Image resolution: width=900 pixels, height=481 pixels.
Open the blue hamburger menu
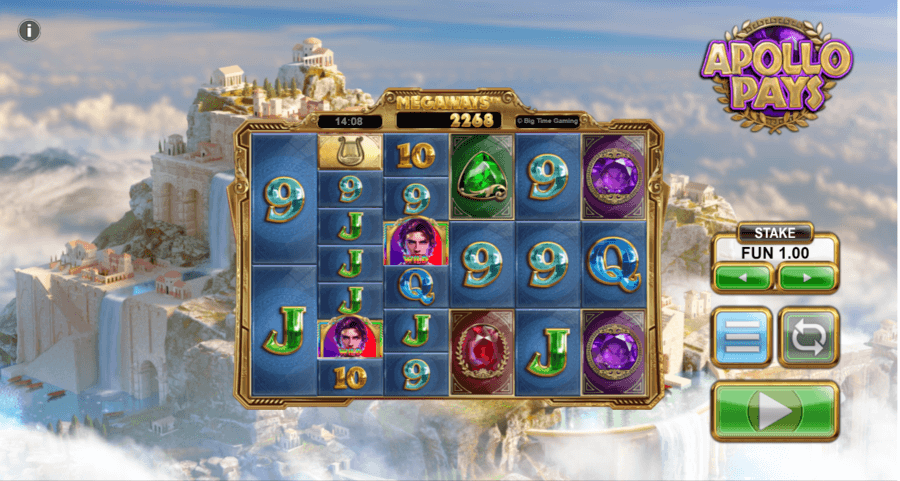coord(742,337)
